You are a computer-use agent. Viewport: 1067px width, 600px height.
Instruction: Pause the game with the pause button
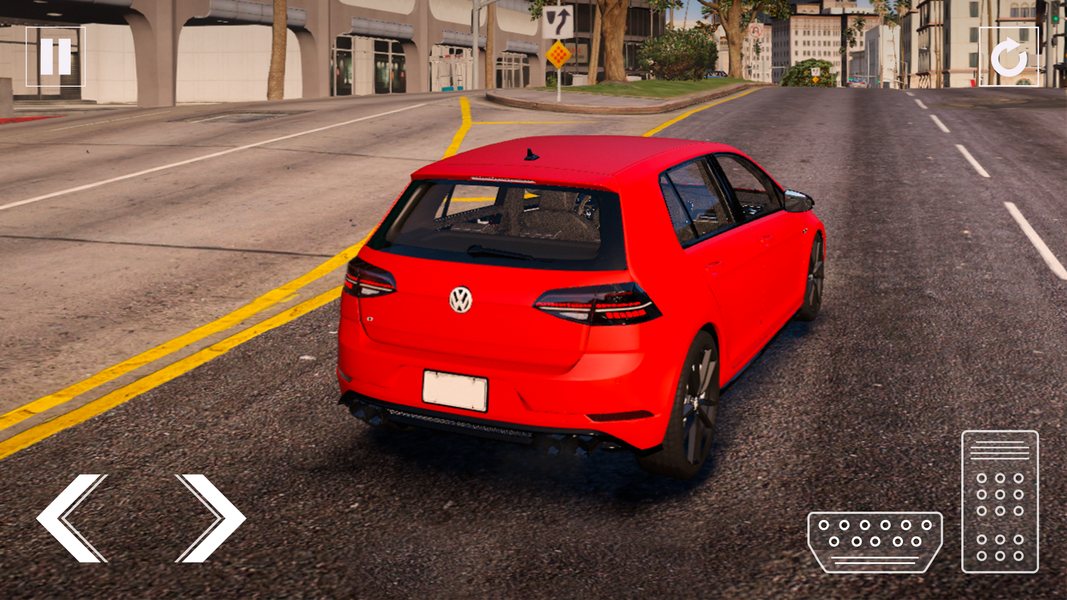click(x=55, y=57)
